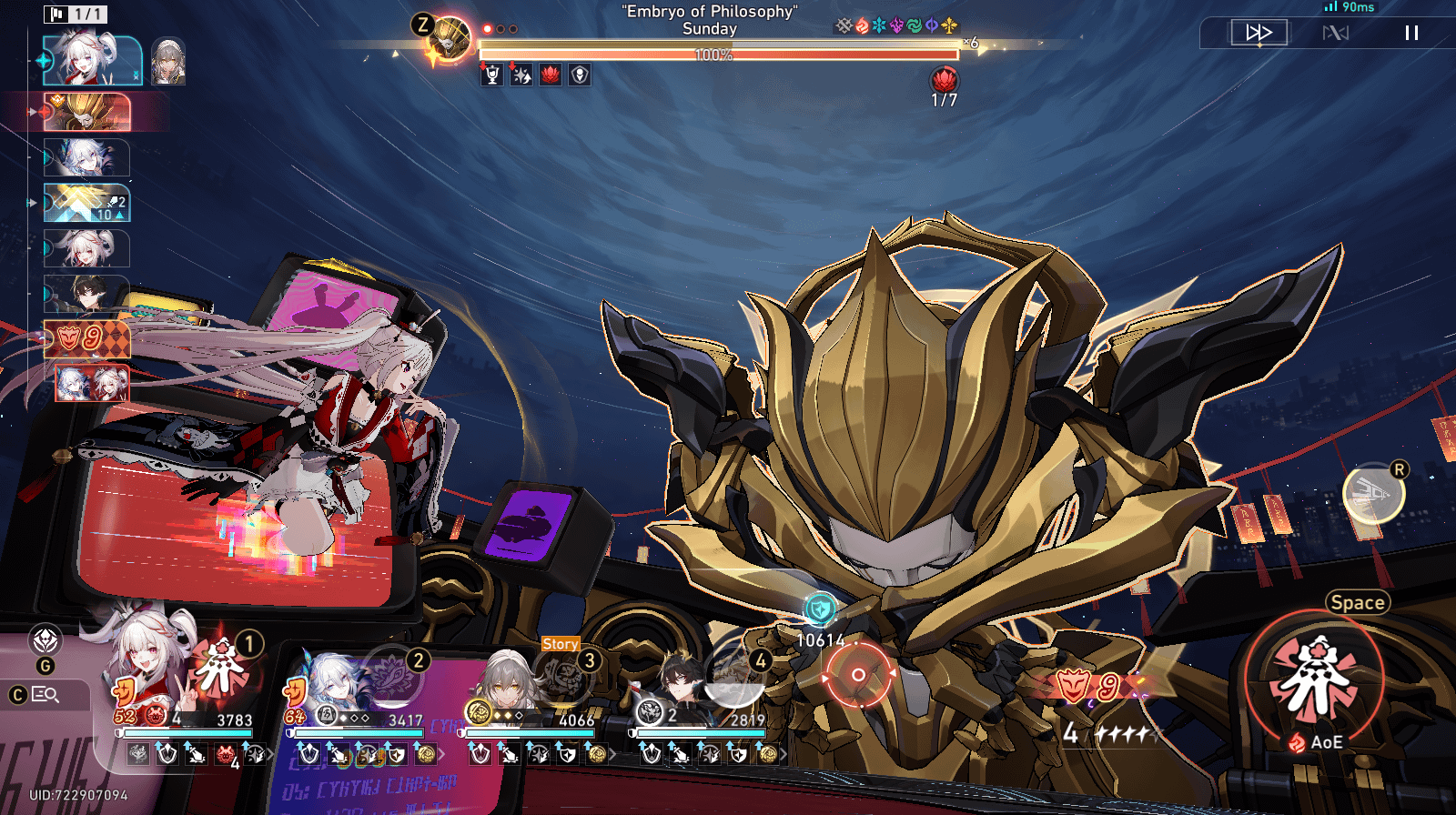Toggle the auto-battle button
This screenshot has height=815, width=1456.
click(x=1335, y=33)
